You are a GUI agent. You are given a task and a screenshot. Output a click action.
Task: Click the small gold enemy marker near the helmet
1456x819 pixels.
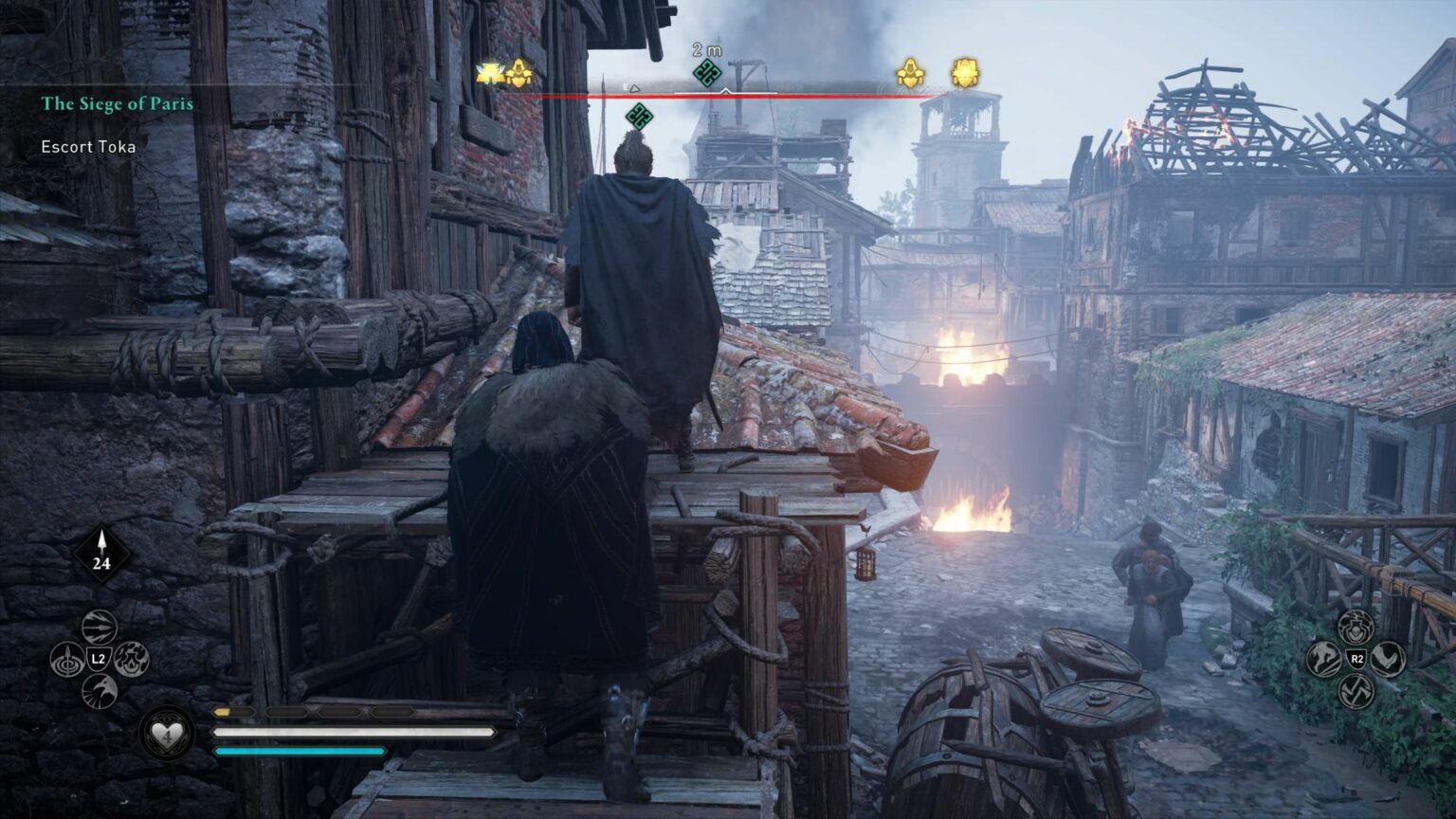click(x=909, y=71)
